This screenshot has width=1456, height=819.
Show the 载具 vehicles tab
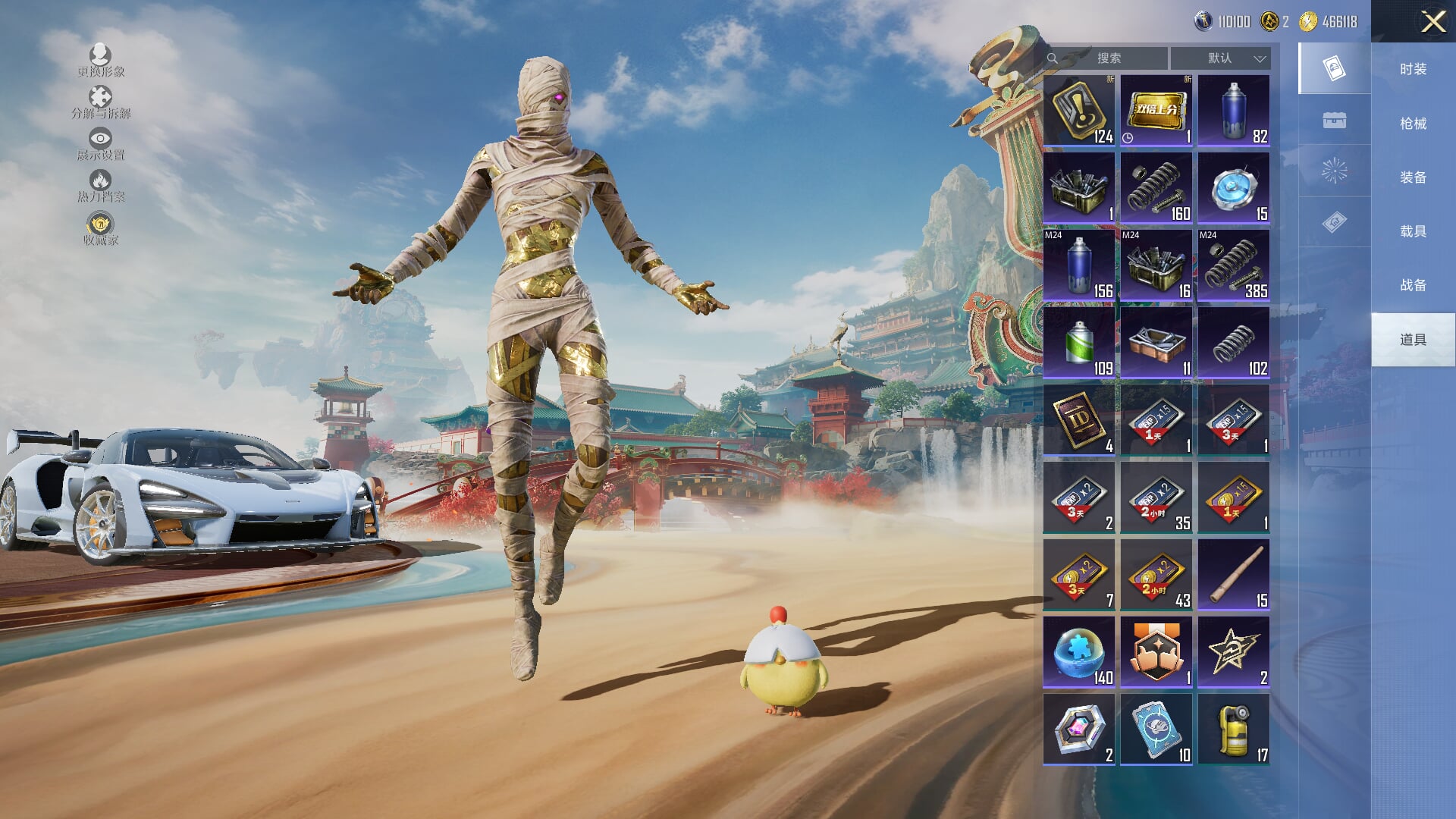tap(1413, 231)
